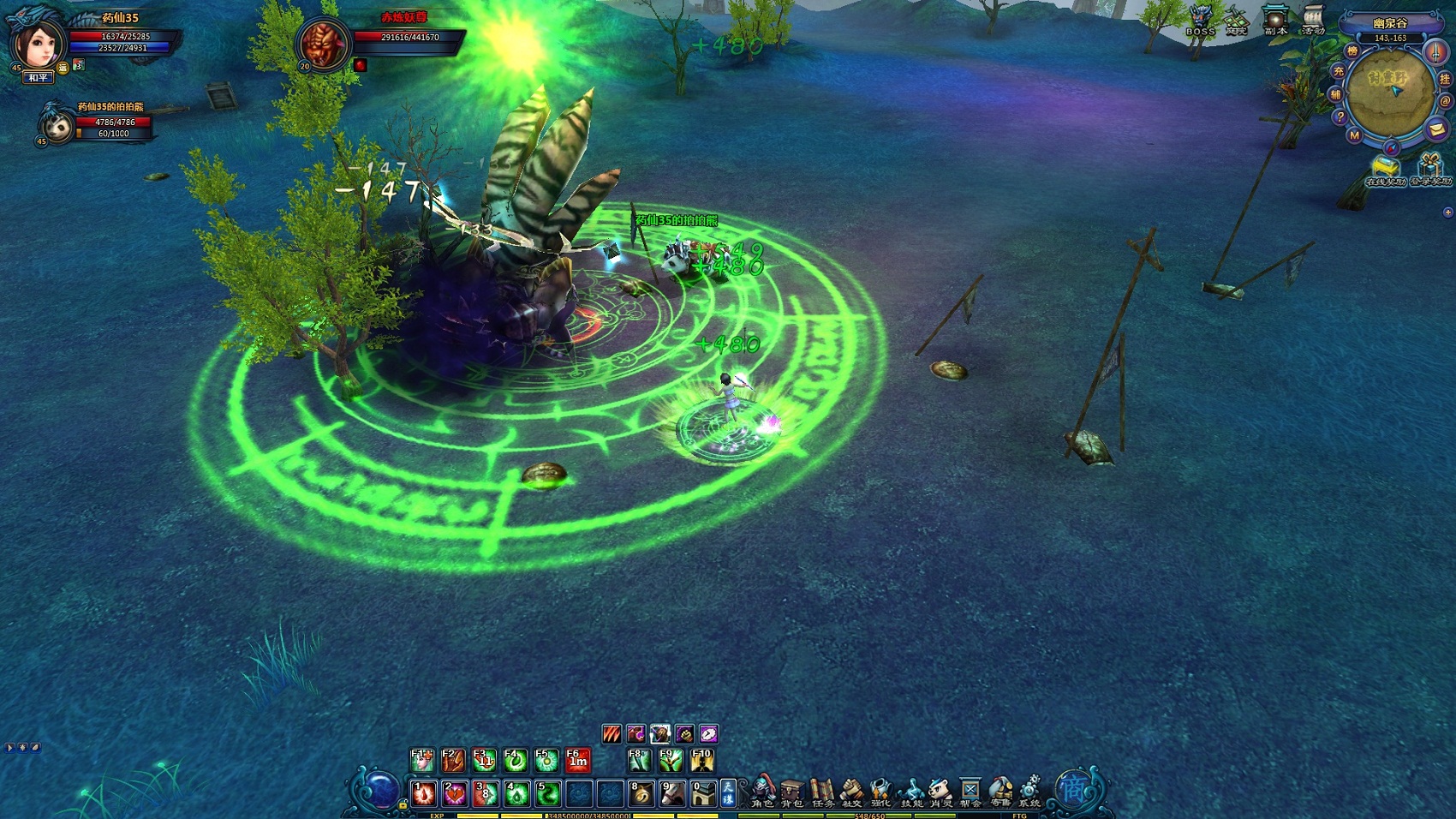Open the 技能 skills panel
This screenshot has height=819, width=1456.
click(911, 792)
